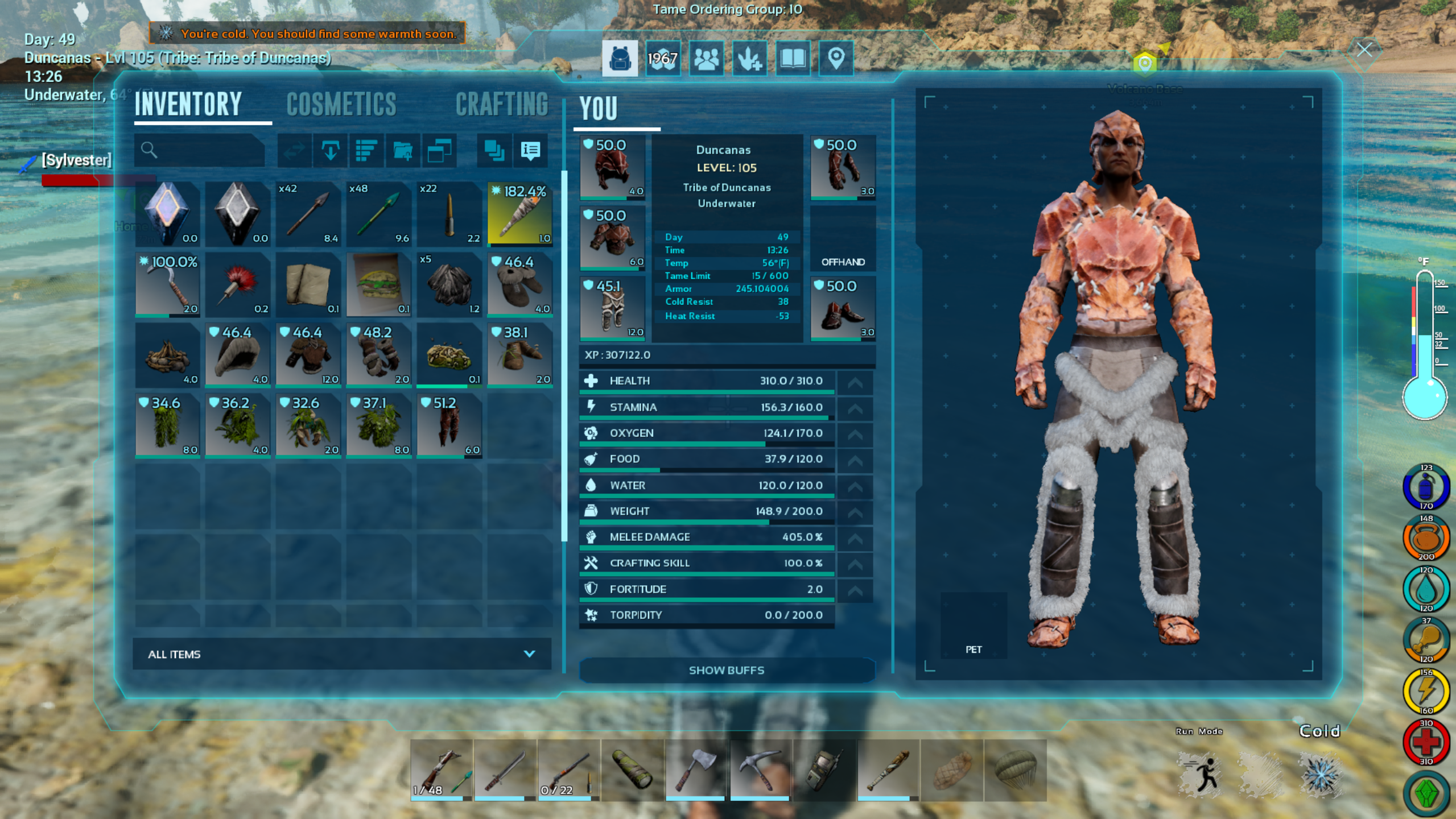This screenshot has width=1456, height=819.
Task: Open the Crafting tab
Action: [x=501, y=105]
